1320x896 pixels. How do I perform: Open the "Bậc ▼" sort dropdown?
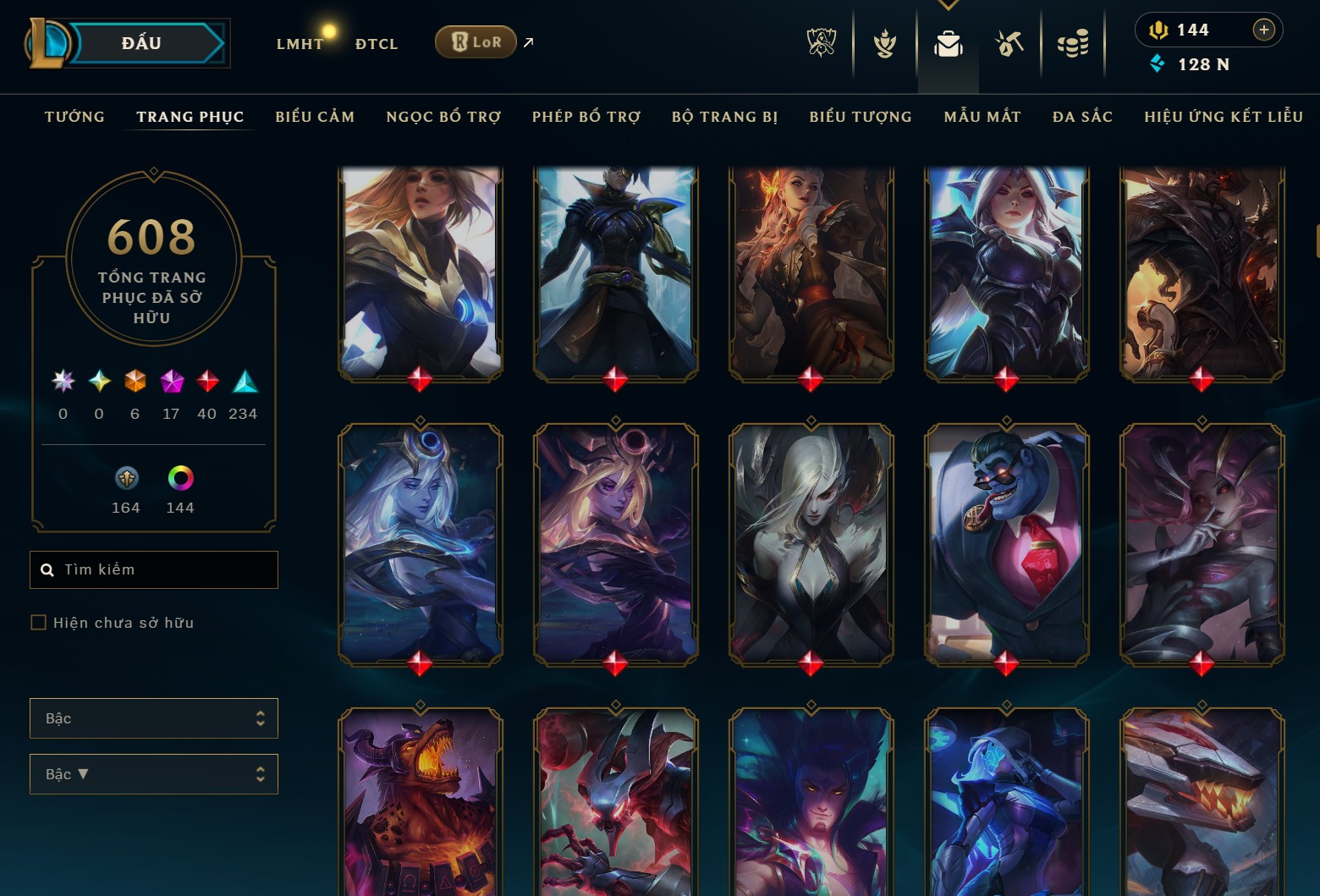coord(153,773)
